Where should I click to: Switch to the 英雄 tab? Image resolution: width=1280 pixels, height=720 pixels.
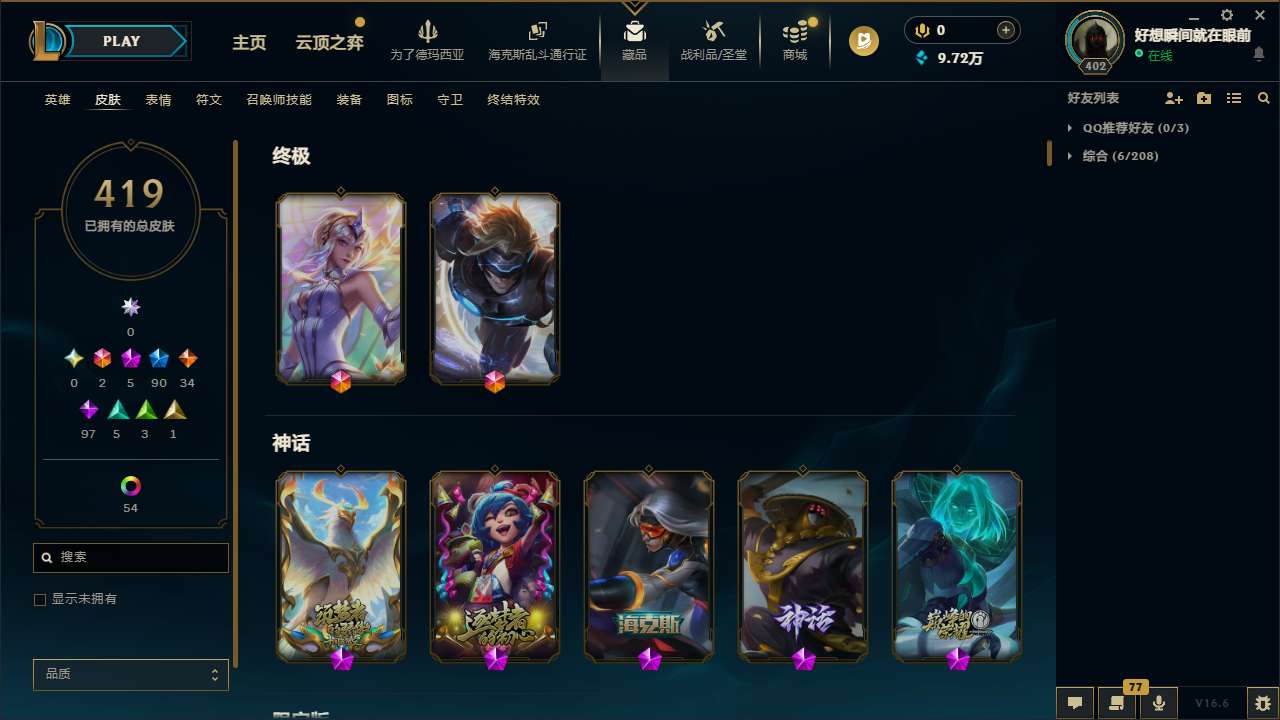[57, 100]
